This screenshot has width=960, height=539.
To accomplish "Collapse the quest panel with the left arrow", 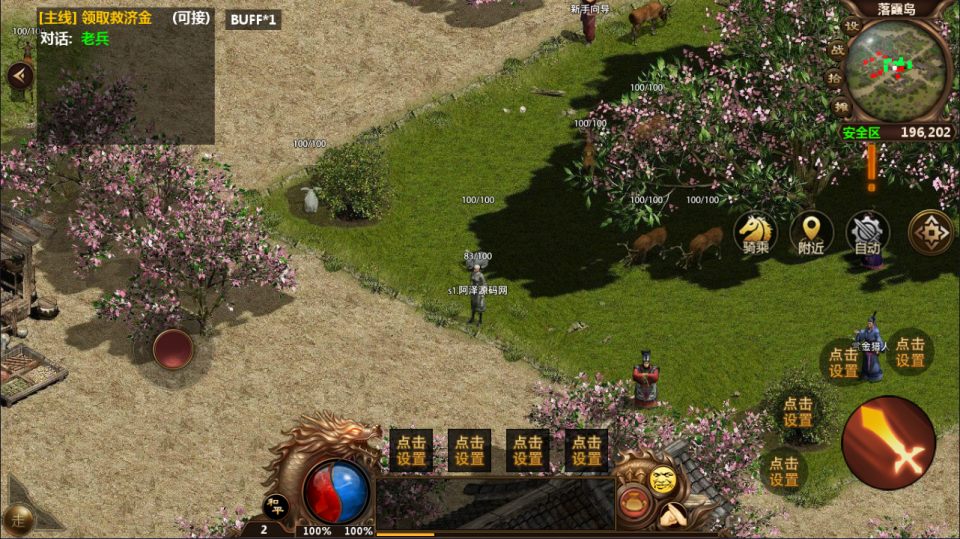I will click(20, 75).
